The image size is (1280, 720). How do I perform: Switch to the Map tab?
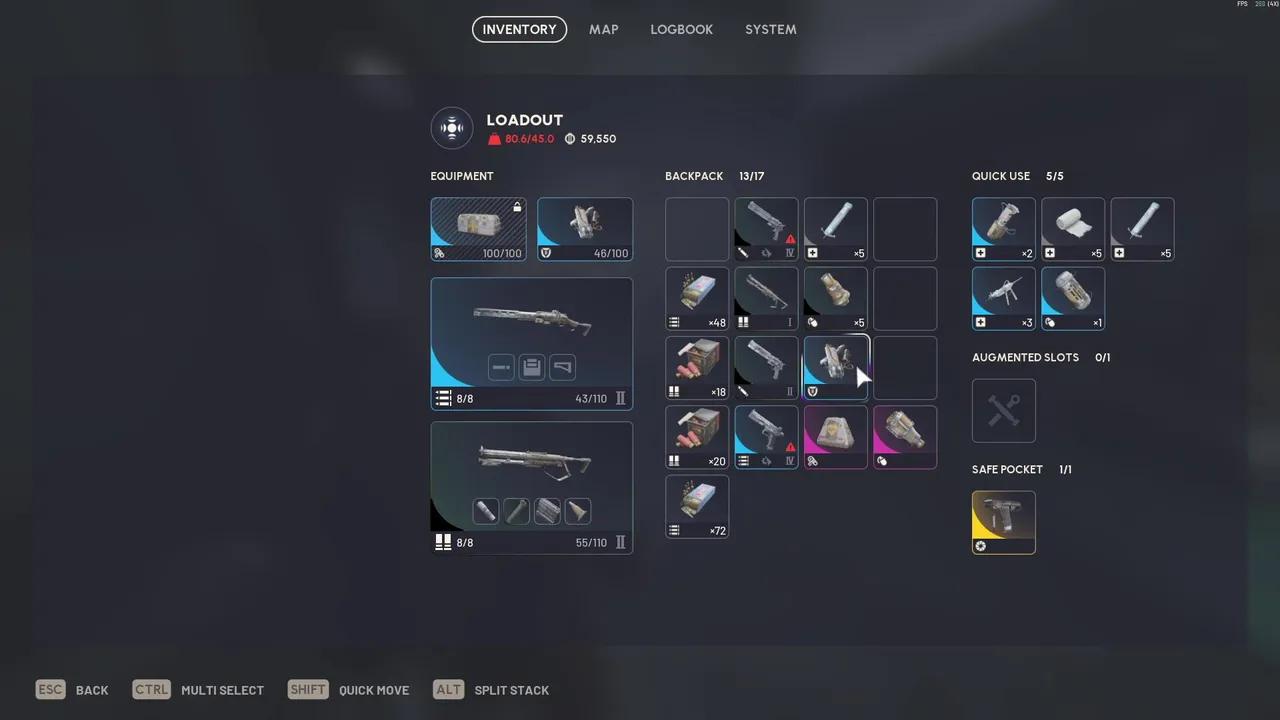click(603, 29)
